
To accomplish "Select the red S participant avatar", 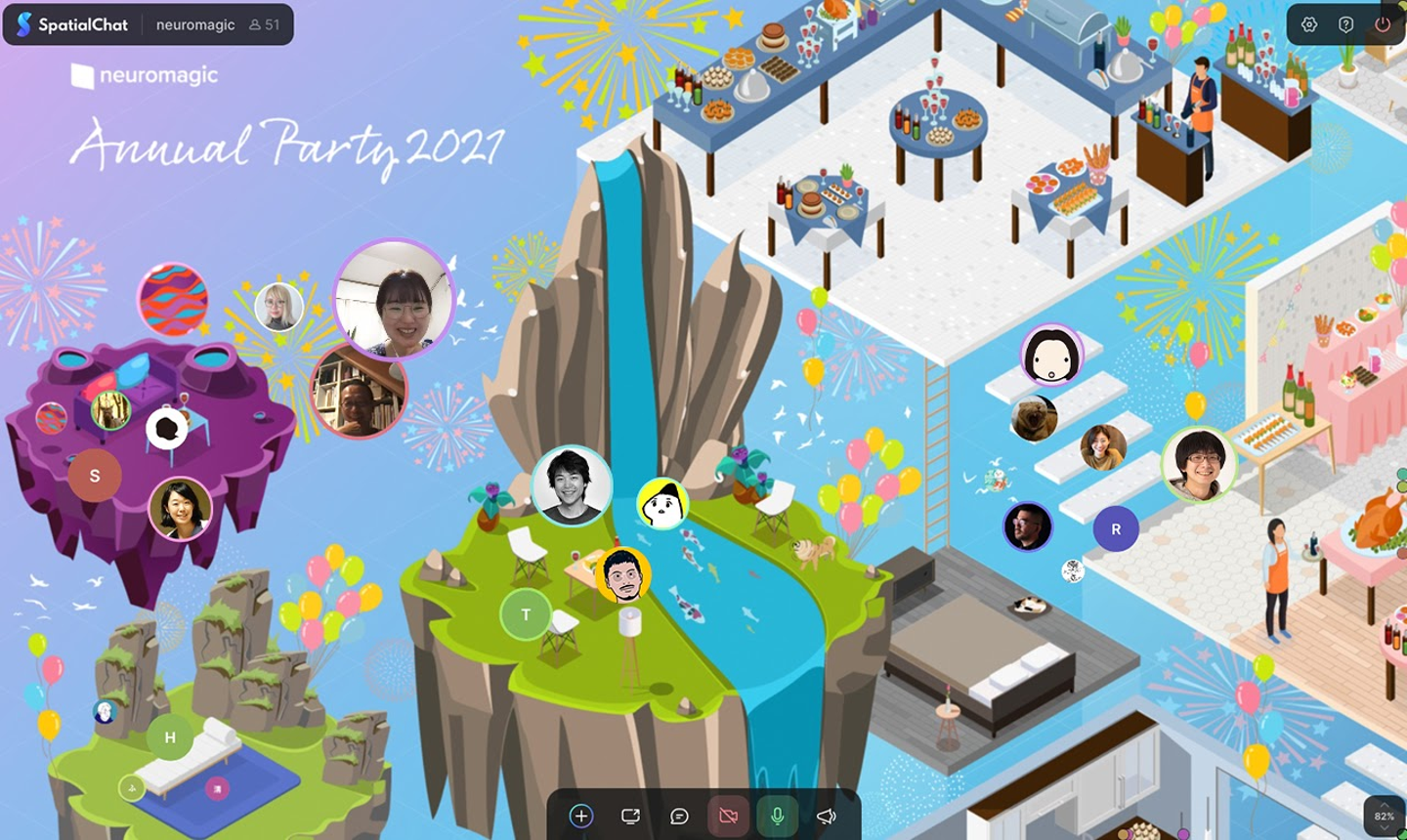I will (x=95, y=476).
